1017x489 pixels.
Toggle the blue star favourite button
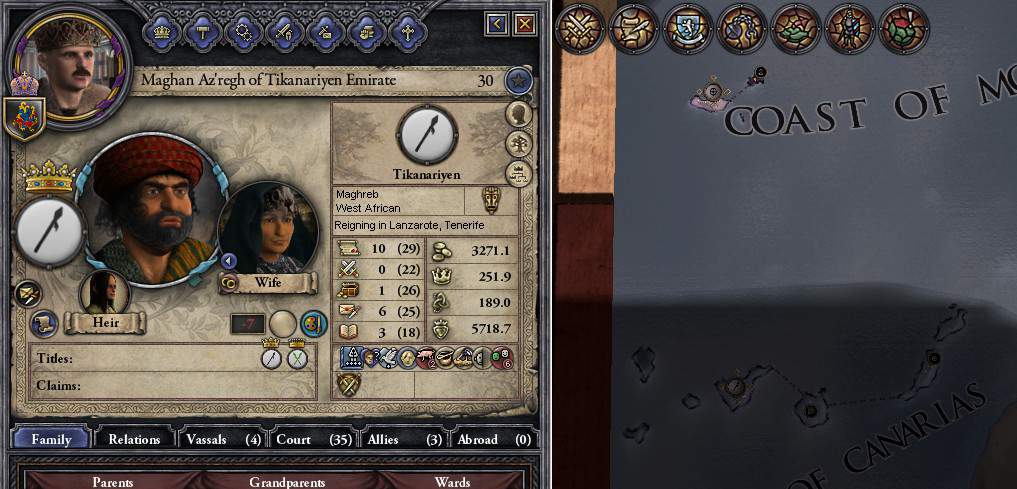click(x=518, y=80)
